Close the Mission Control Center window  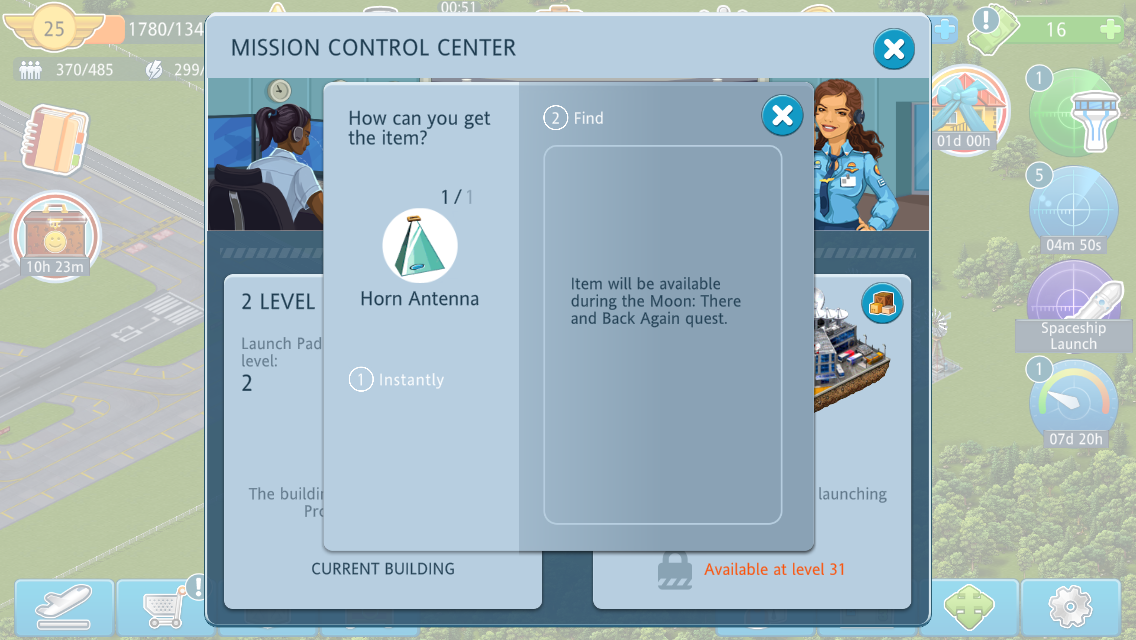pos(893,48)
